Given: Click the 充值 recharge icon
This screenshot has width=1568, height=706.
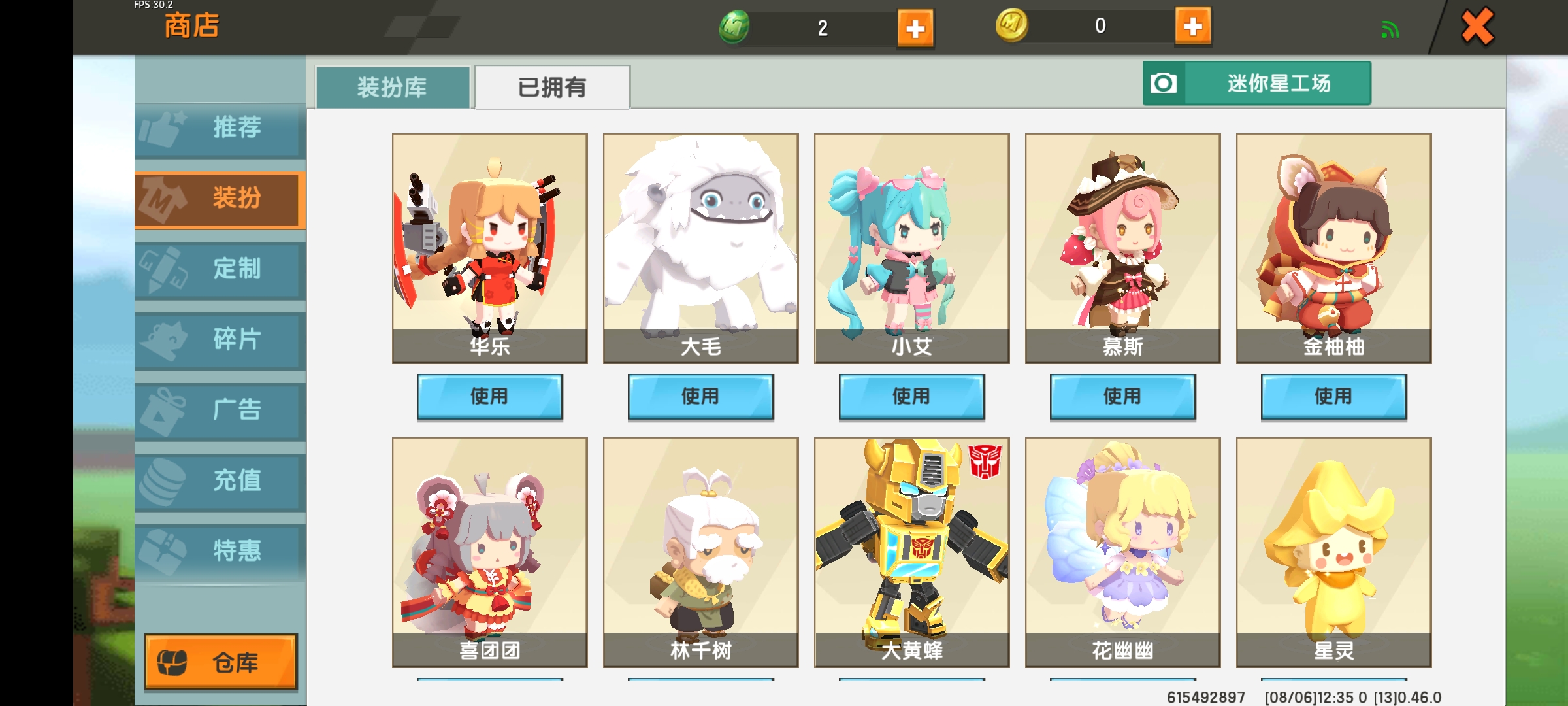Looking at the screenshot, I should [x=163, y=481].
